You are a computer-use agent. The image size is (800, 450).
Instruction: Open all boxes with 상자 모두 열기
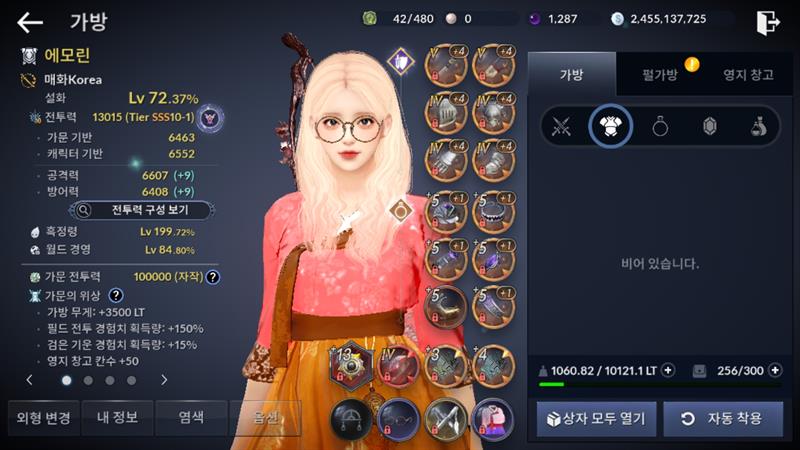click(596, 418)
